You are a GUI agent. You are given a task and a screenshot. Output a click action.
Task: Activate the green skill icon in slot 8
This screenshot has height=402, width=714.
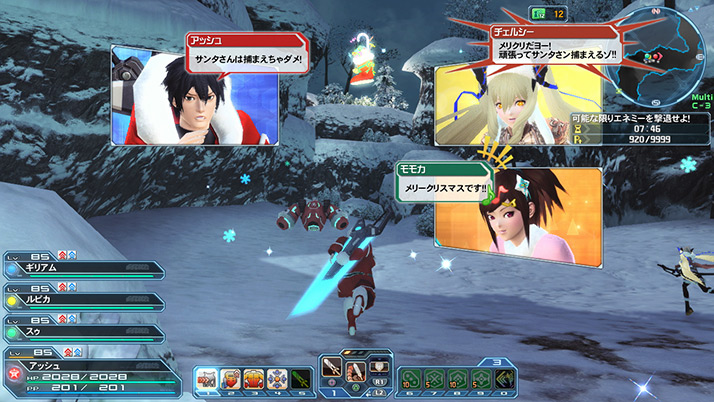[458, 378]
